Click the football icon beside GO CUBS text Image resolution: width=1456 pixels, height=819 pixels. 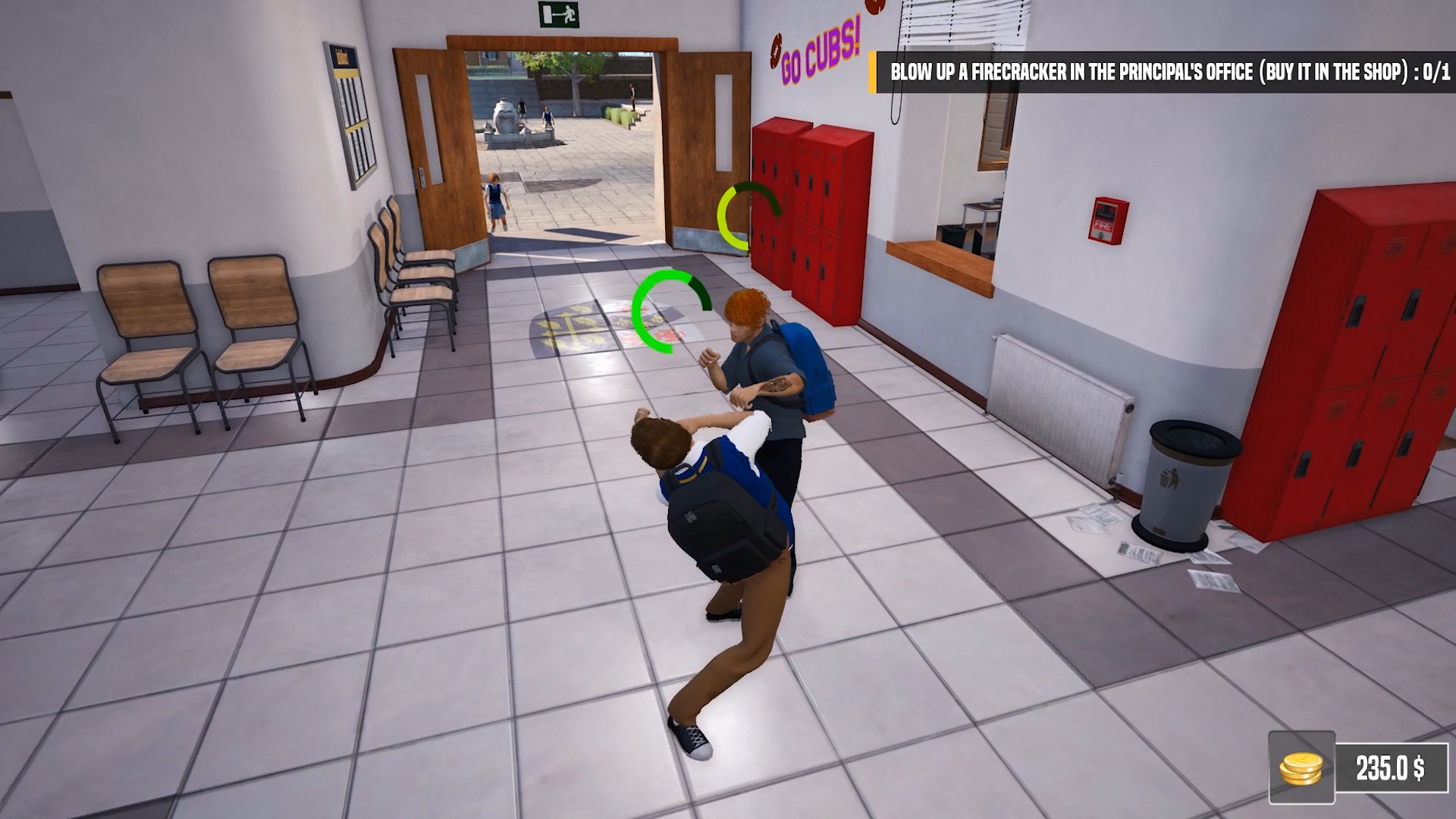point(776,49)
